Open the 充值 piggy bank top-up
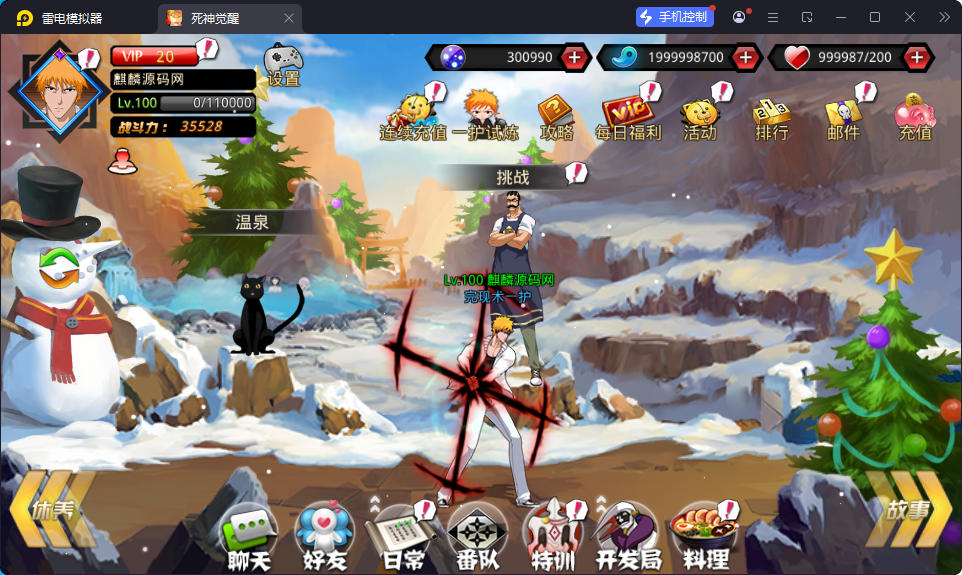The width and height of the screenshot is (962, 575). point(914,116)
